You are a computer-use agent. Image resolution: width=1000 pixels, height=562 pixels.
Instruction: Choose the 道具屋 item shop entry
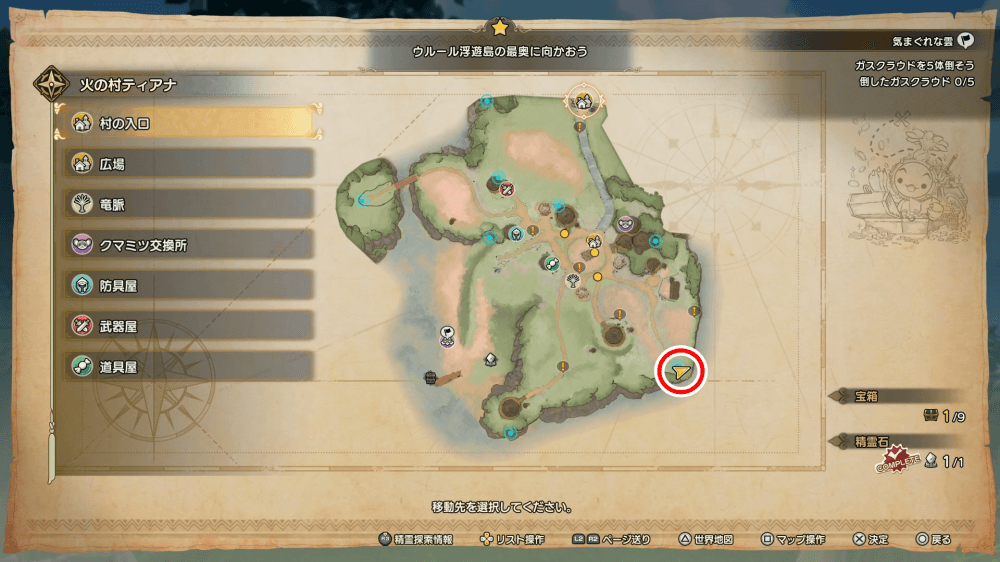[190, 366]
